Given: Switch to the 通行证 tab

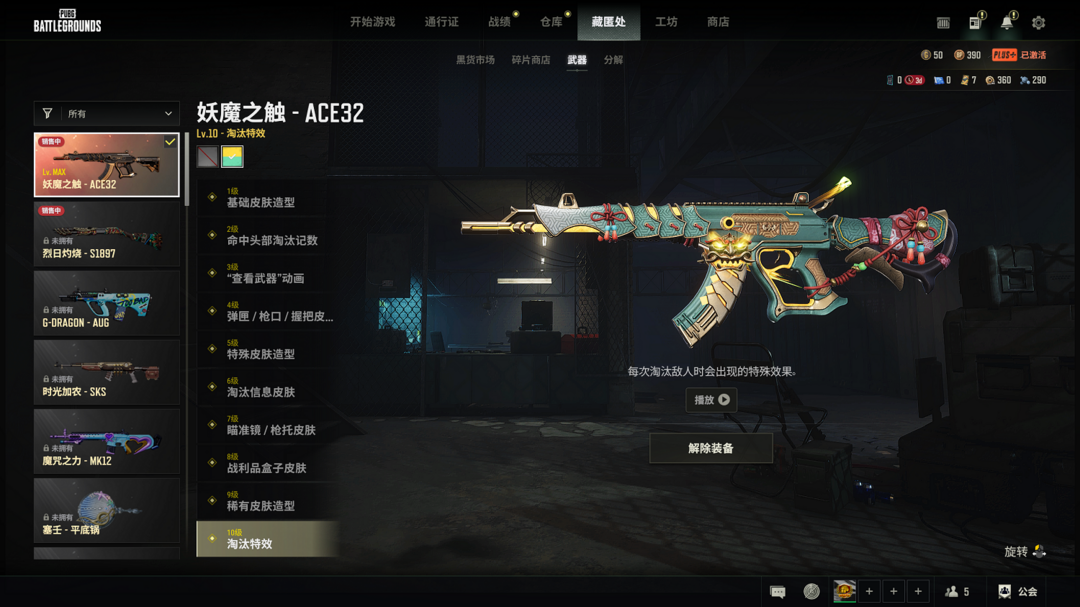Looking at the screenshot, I should click(x=441, y=22).
